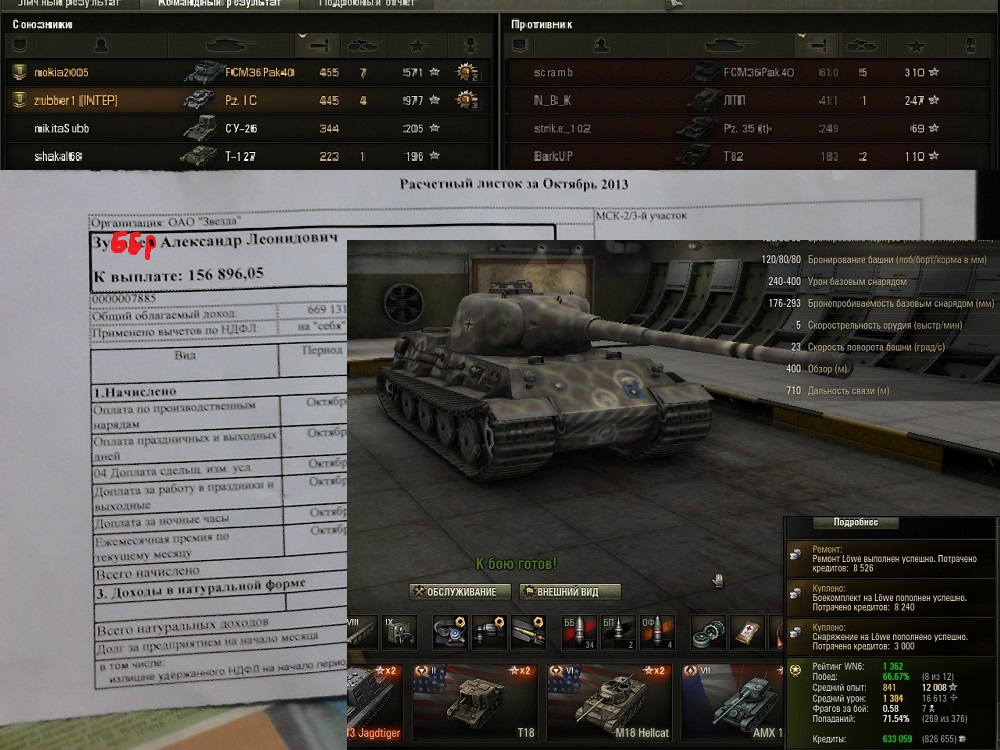Click the ОФ high-explosive shell slot

(x=656, y=632)
